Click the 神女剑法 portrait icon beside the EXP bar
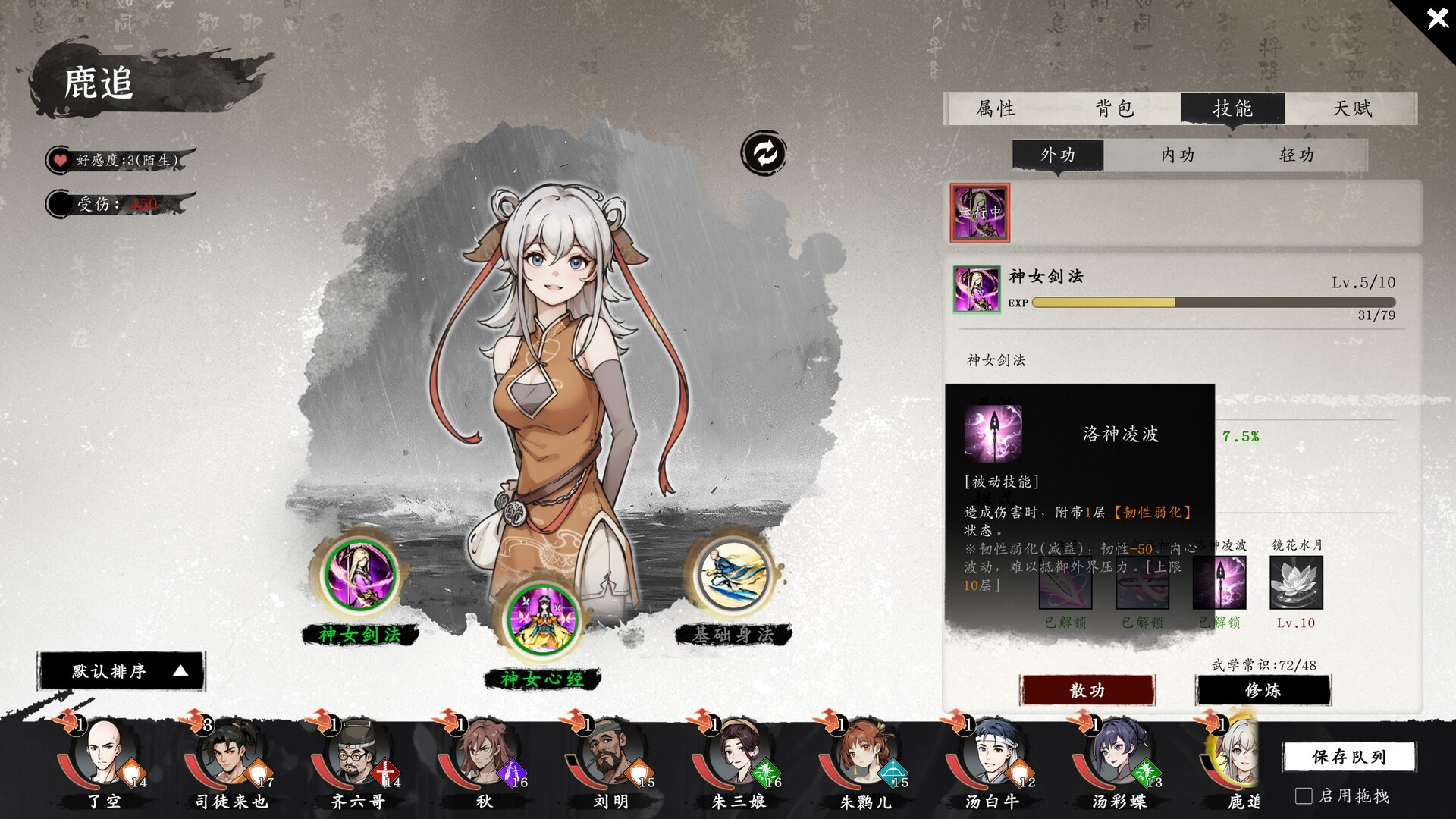This screenshot has height=819, width=1456. point(976,290)
